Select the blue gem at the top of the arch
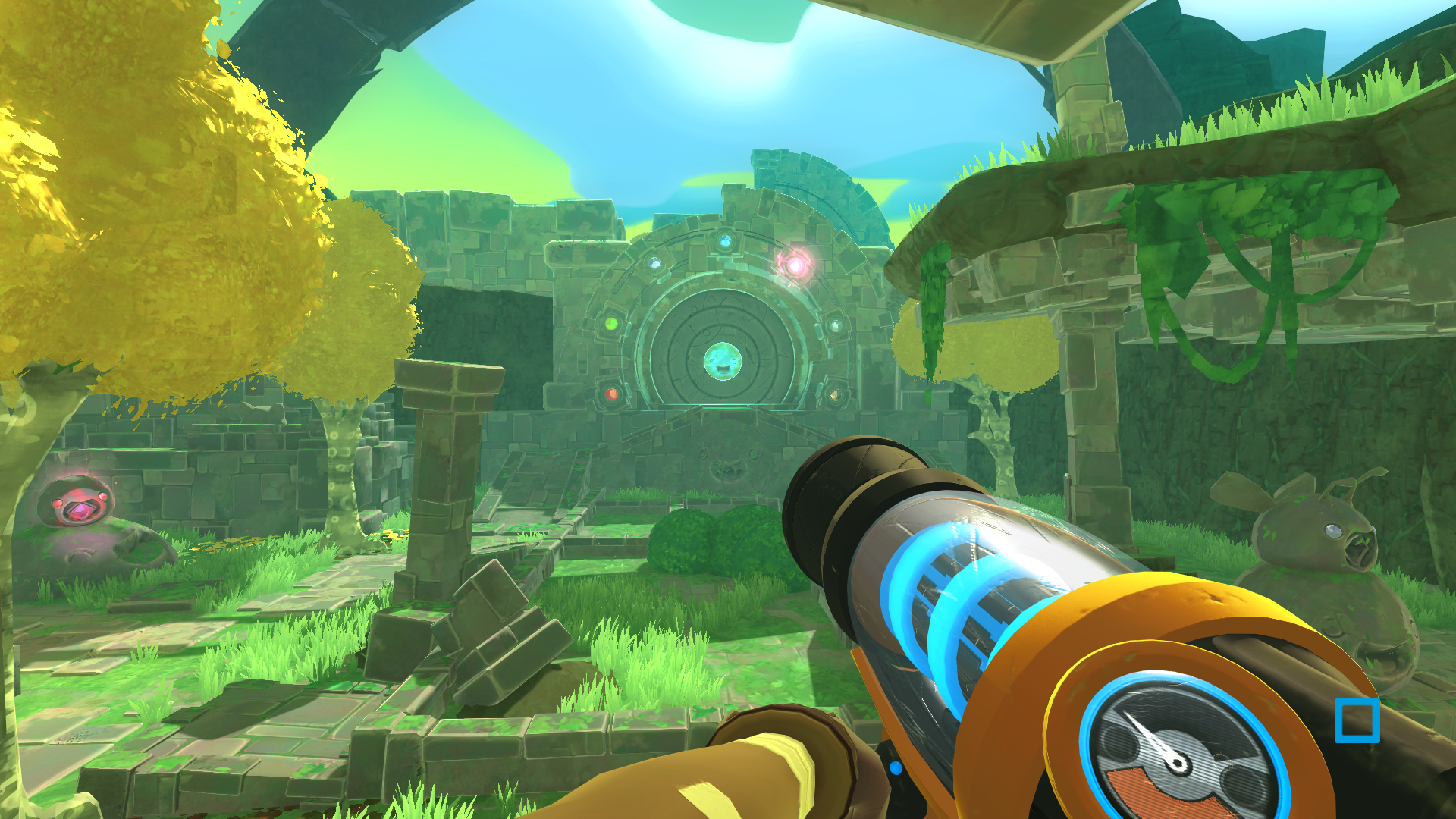 (725, 242)
